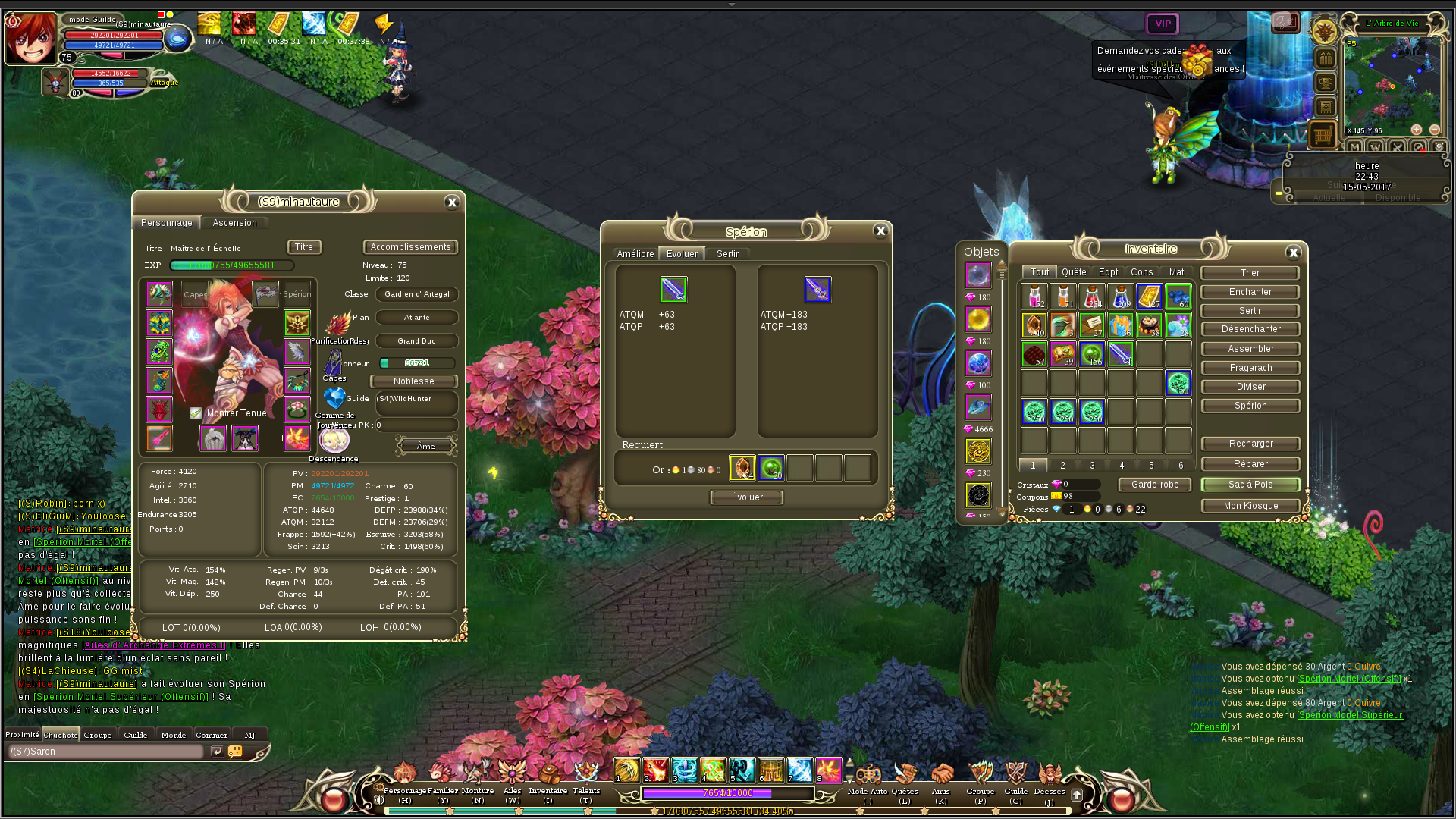The width and height of the screenshot is (1456, 819).
Task: Switch to the Améliore tab
Action: pyautogui.click(x=635, y=254)
